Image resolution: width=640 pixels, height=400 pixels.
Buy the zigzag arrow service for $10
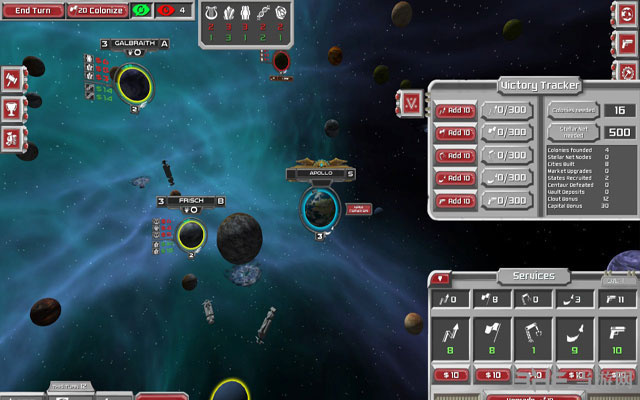coord(449,373)
